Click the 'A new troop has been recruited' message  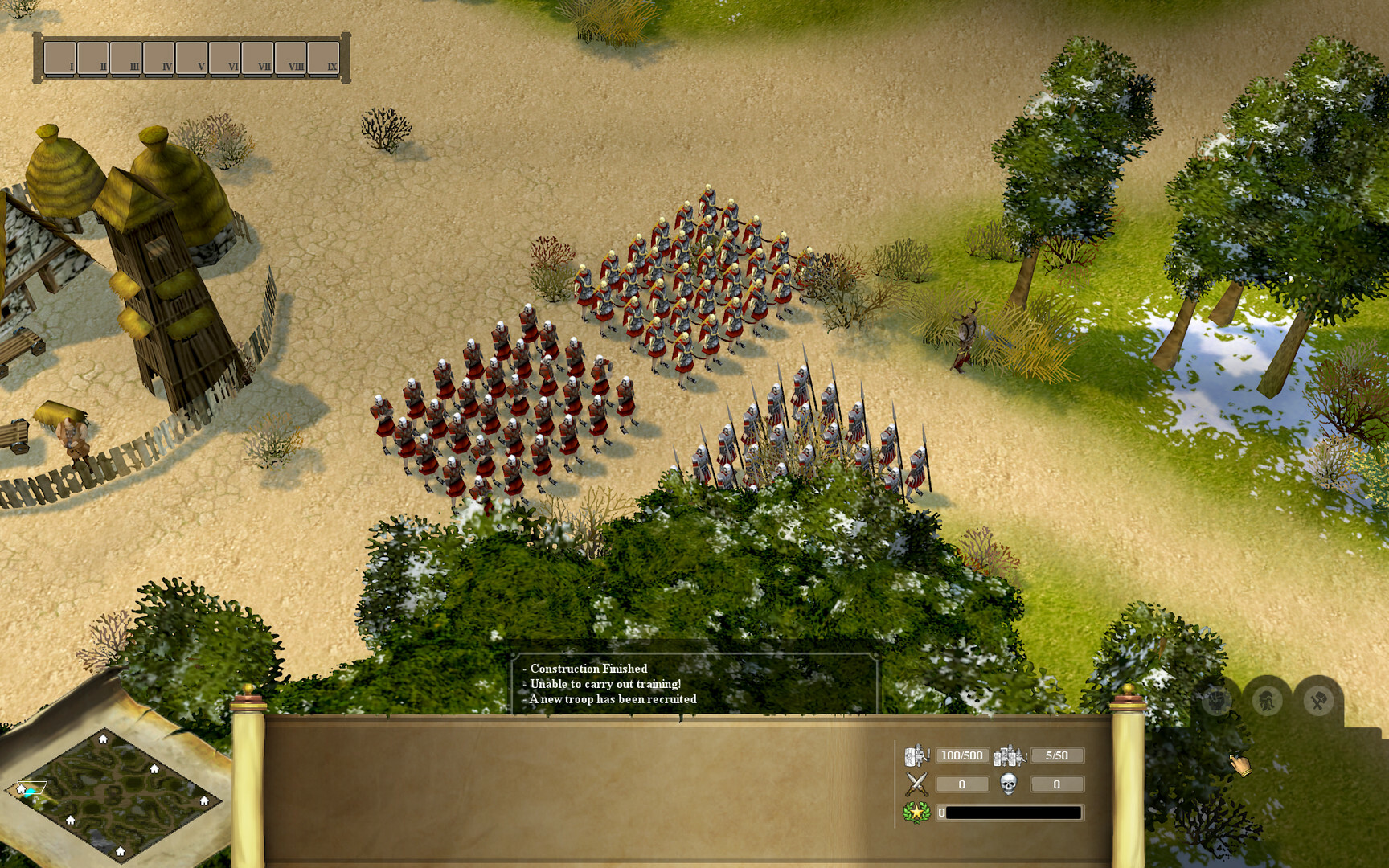click(612, 699)
